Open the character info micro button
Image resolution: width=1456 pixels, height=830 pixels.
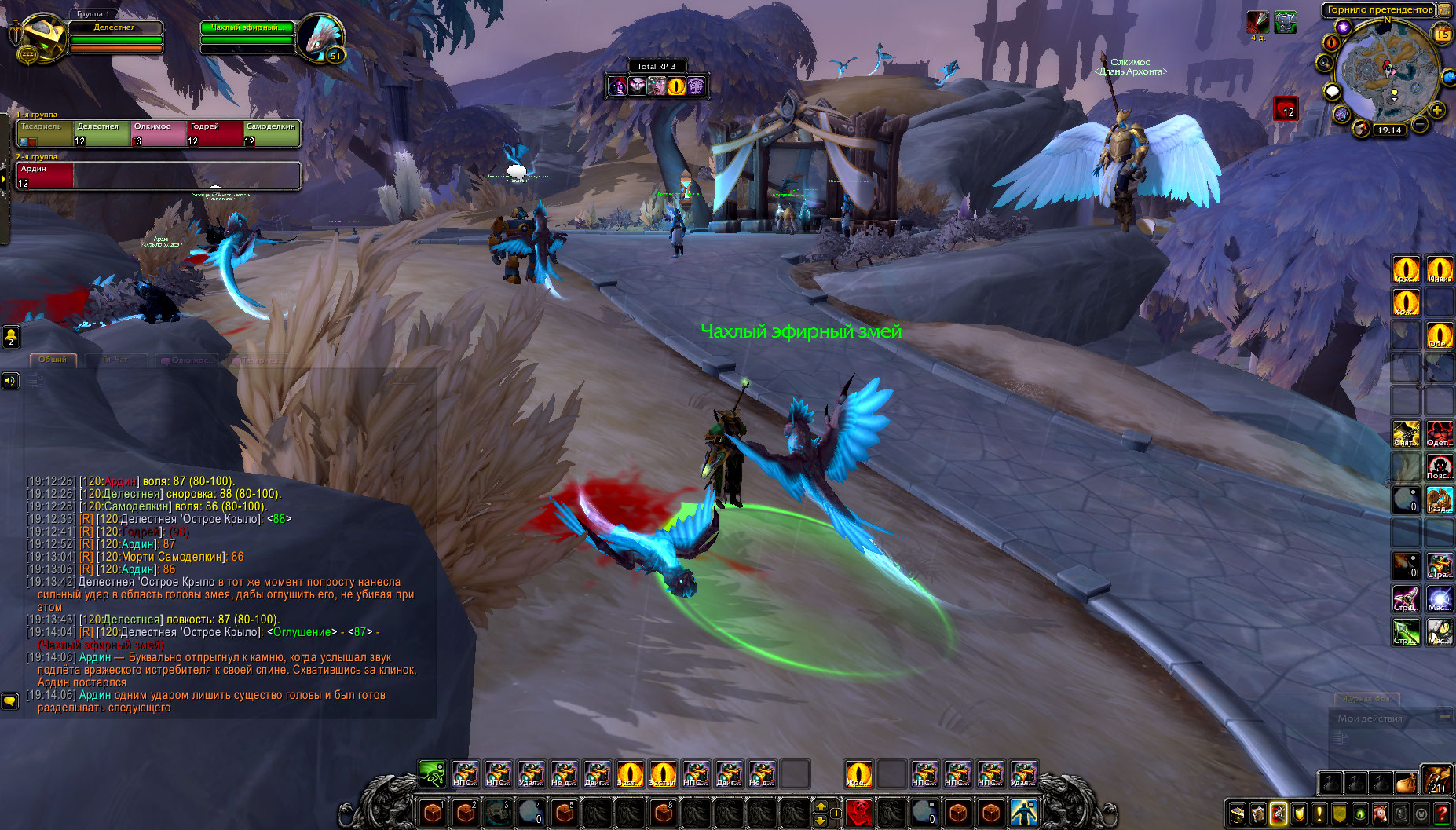(1238, 814)
